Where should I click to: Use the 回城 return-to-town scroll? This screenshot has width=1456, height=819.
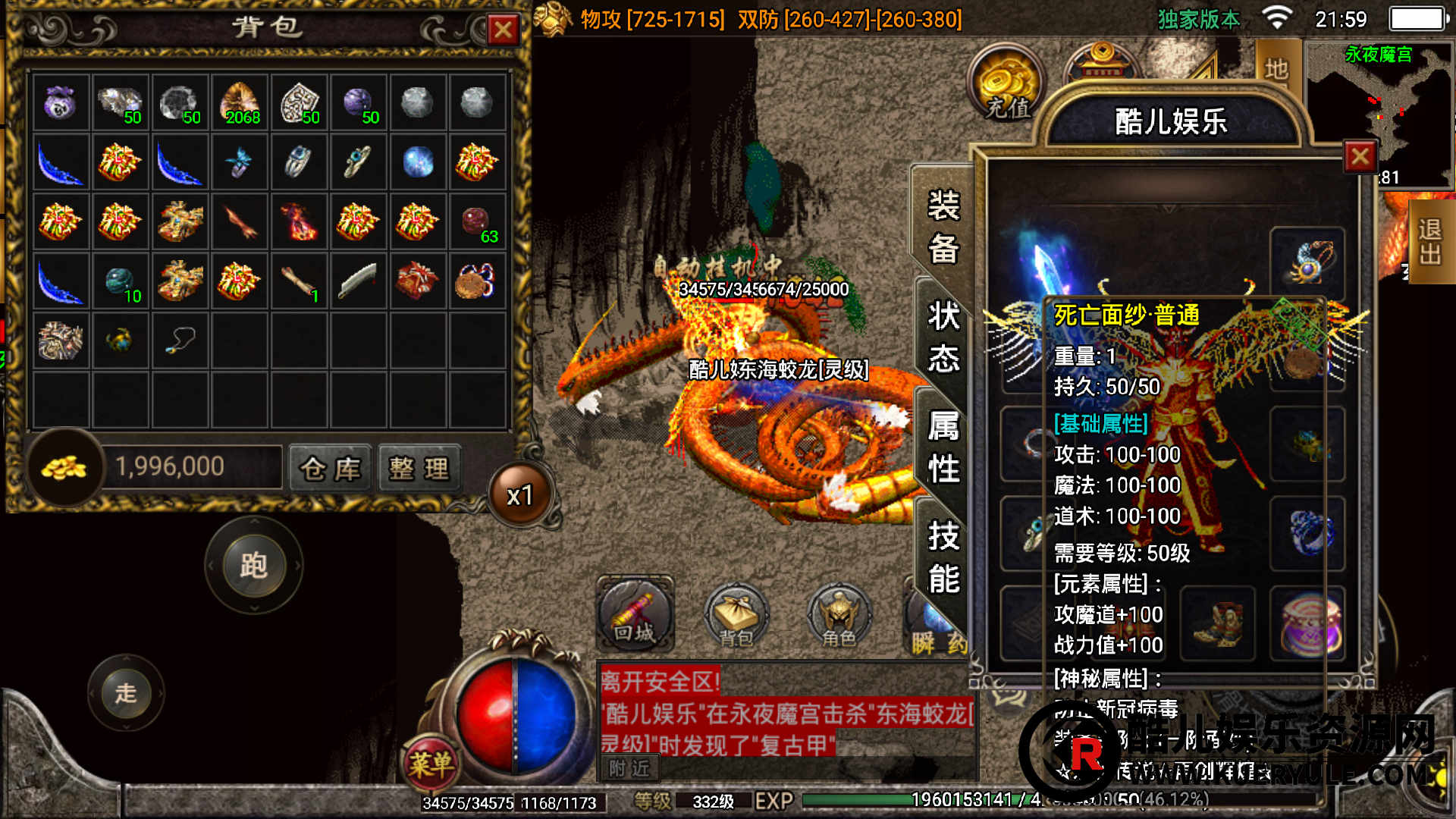635,614
